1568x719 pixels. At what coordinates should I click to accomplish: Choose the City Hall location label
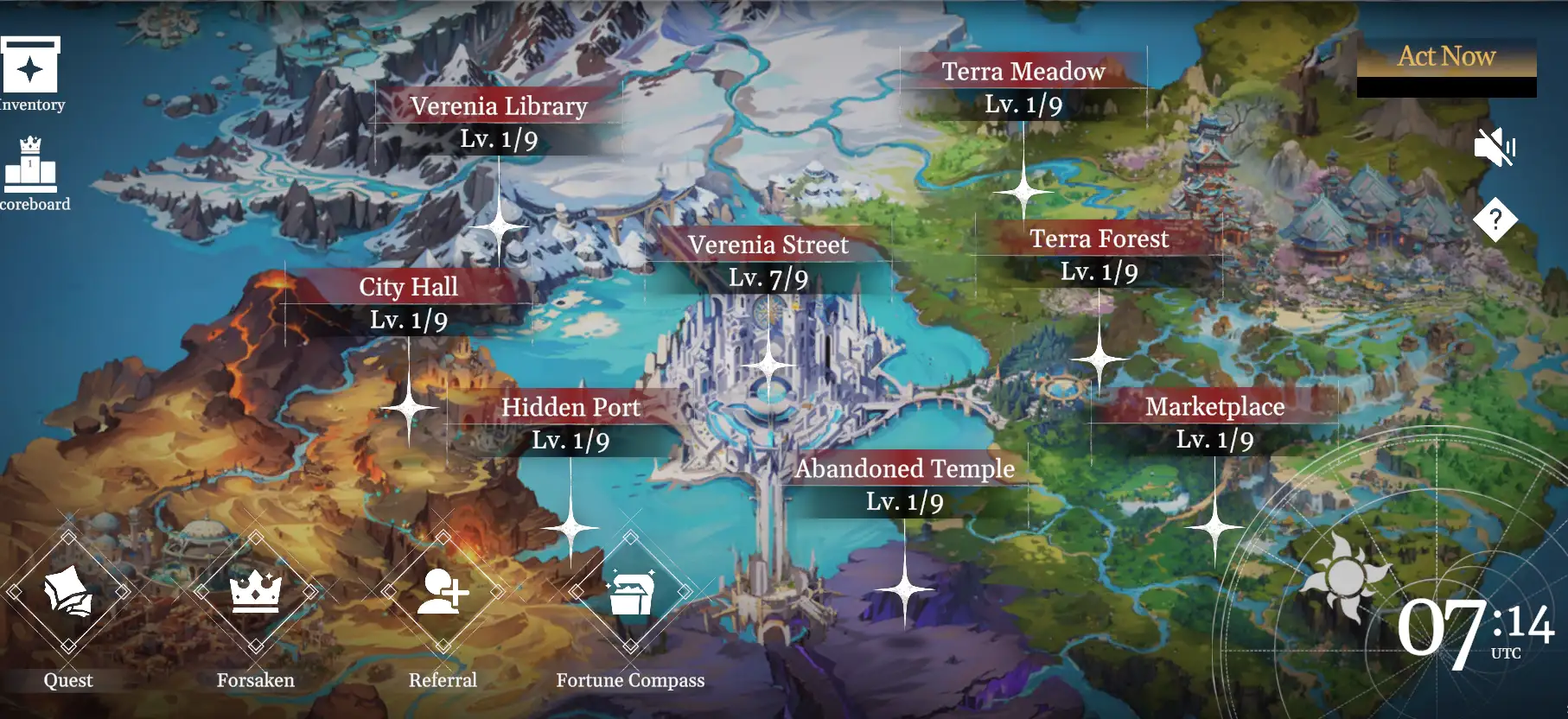[x=409, y=287]
